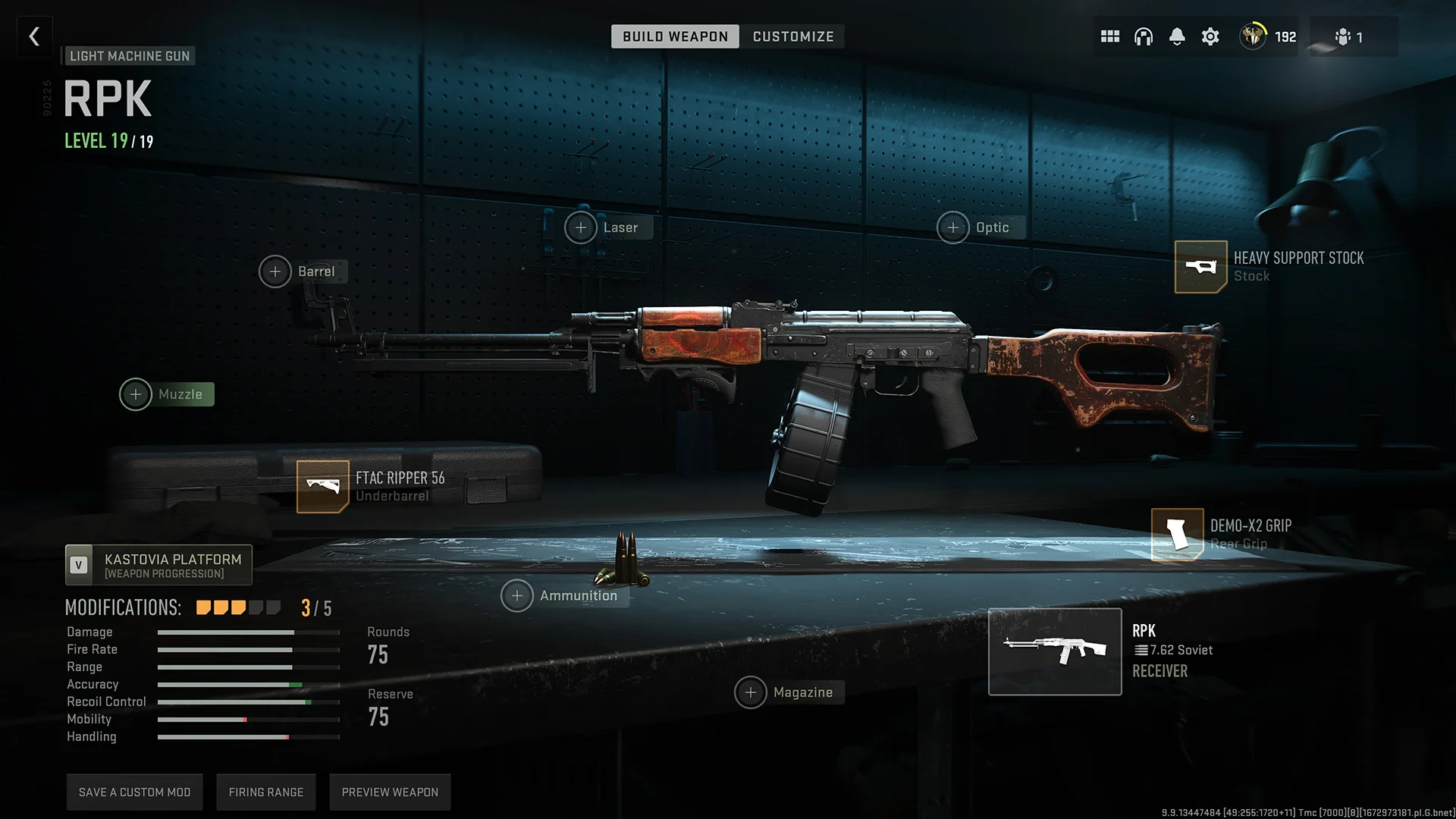Image resolution: width=1456 pixels, height=819 pixels.
Task: Click the FTAC Ripper 56 underbarrel icon
Action: point(322,486)
